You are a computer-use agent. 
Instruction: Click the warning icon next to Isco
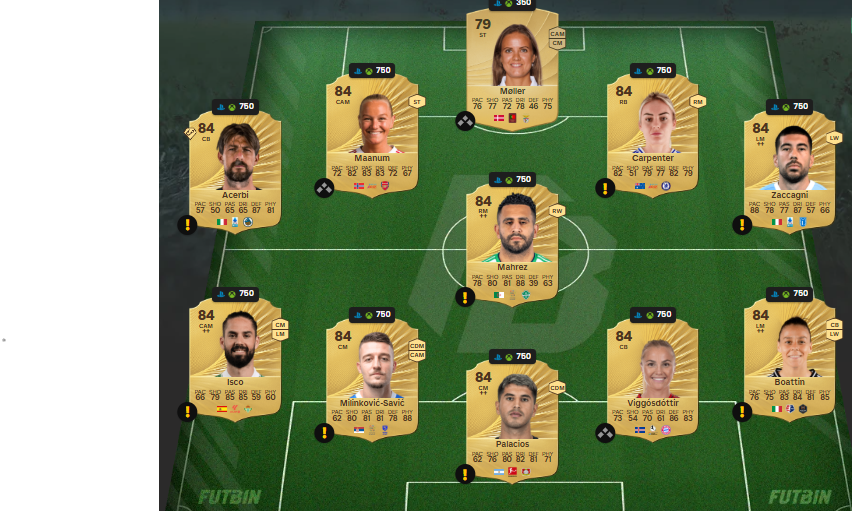coord(187,411)
